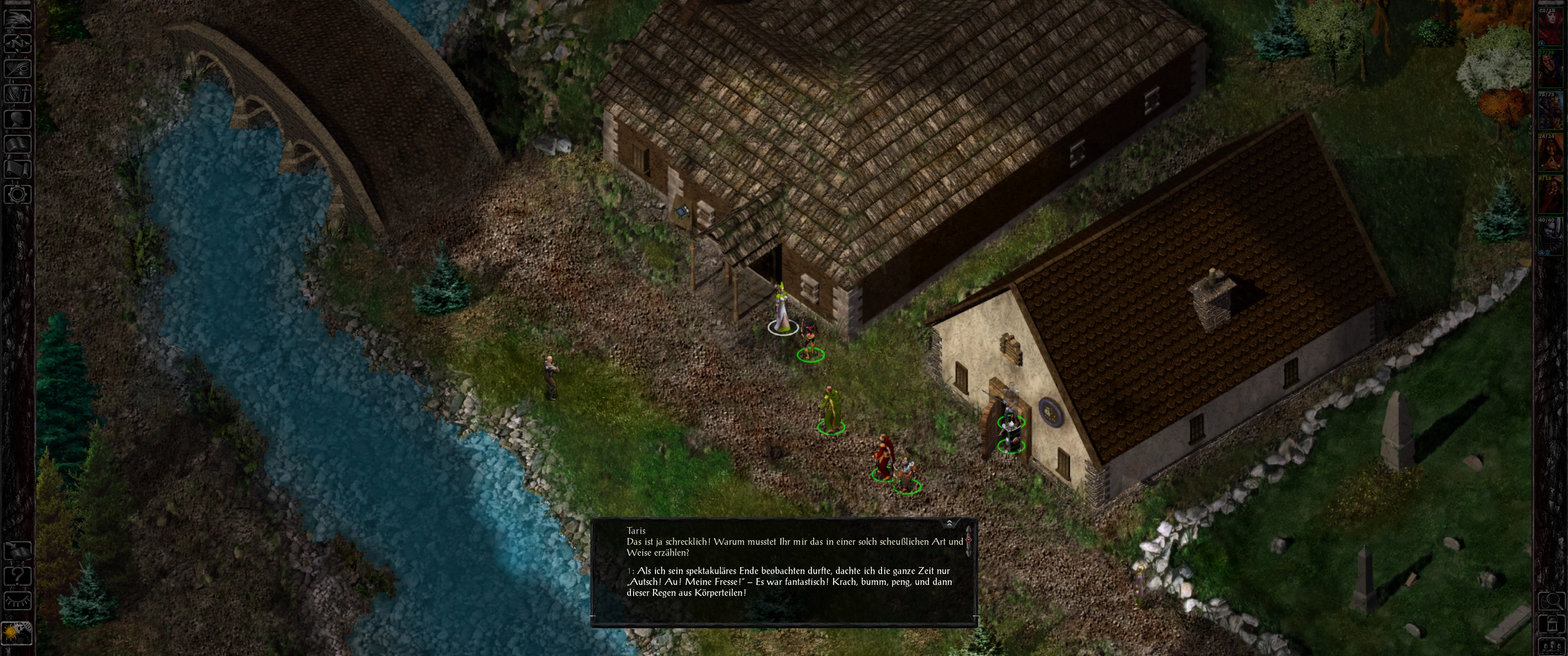
Task: Open the mage spellbook icon
Action: pos(17,143)
